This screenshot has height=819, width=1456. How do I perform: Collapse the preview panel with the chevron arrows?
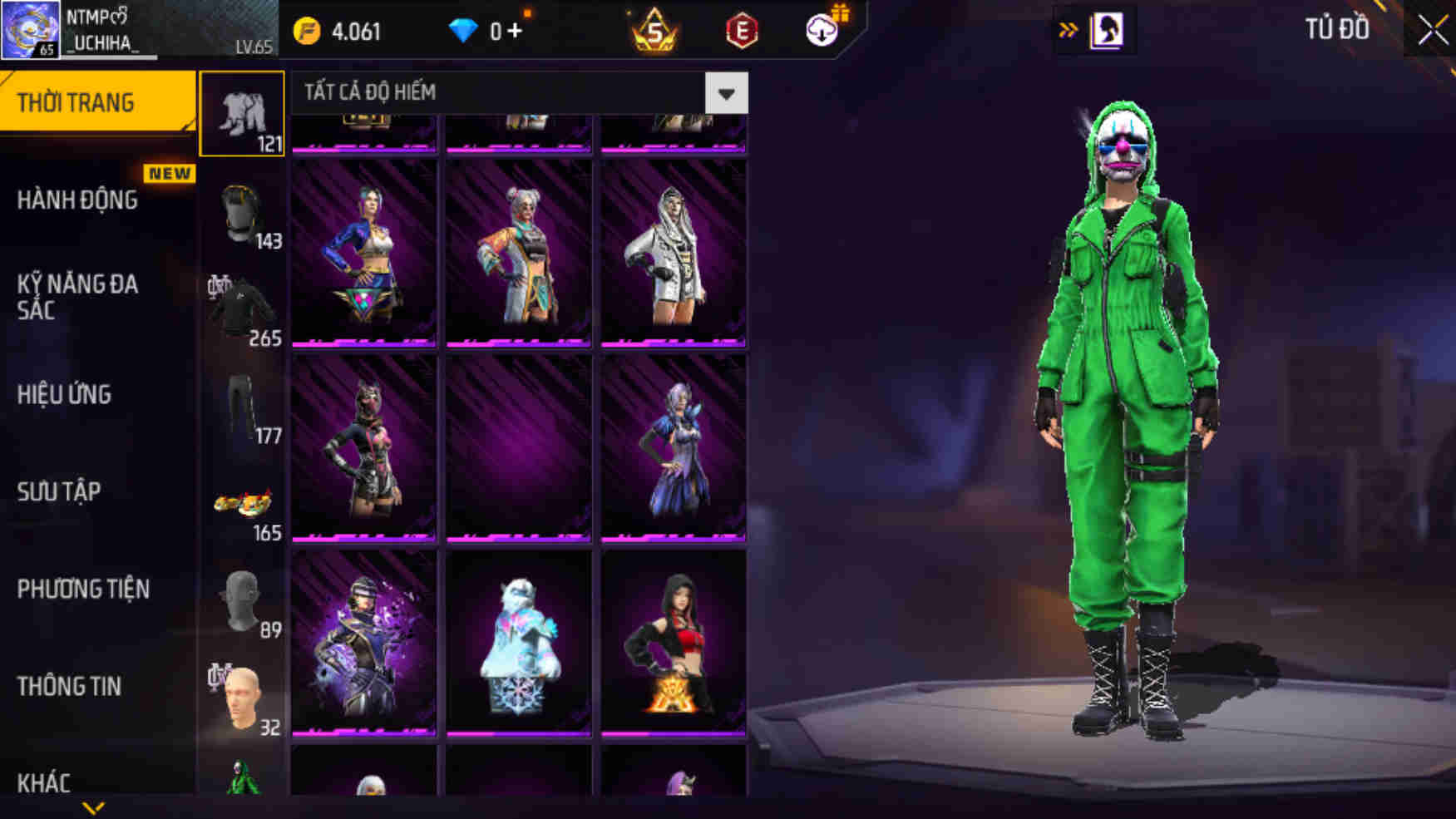(x=1069, y=29)
